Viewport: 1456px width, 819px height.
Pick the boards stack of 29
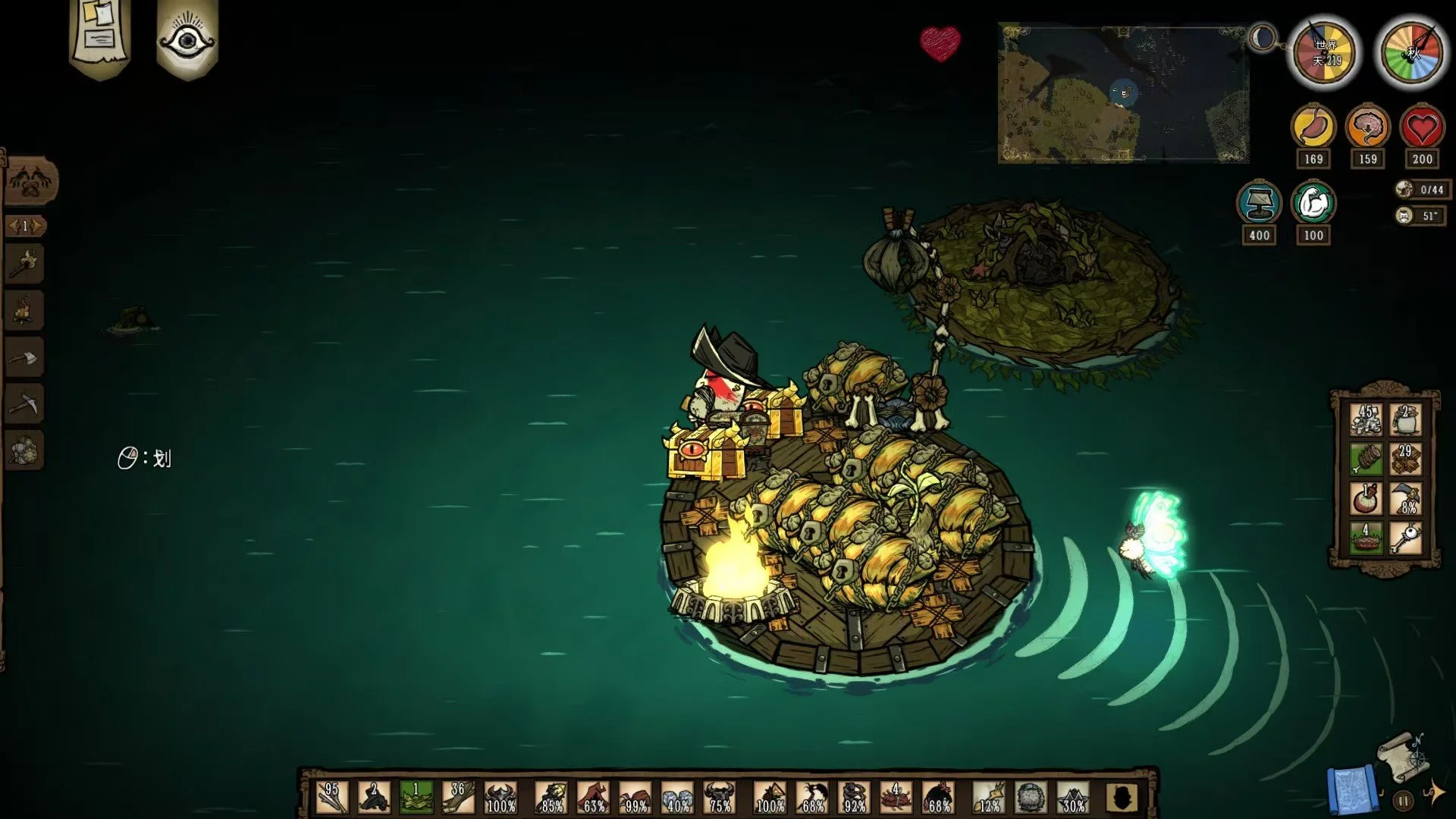[x=1405, y=459]
